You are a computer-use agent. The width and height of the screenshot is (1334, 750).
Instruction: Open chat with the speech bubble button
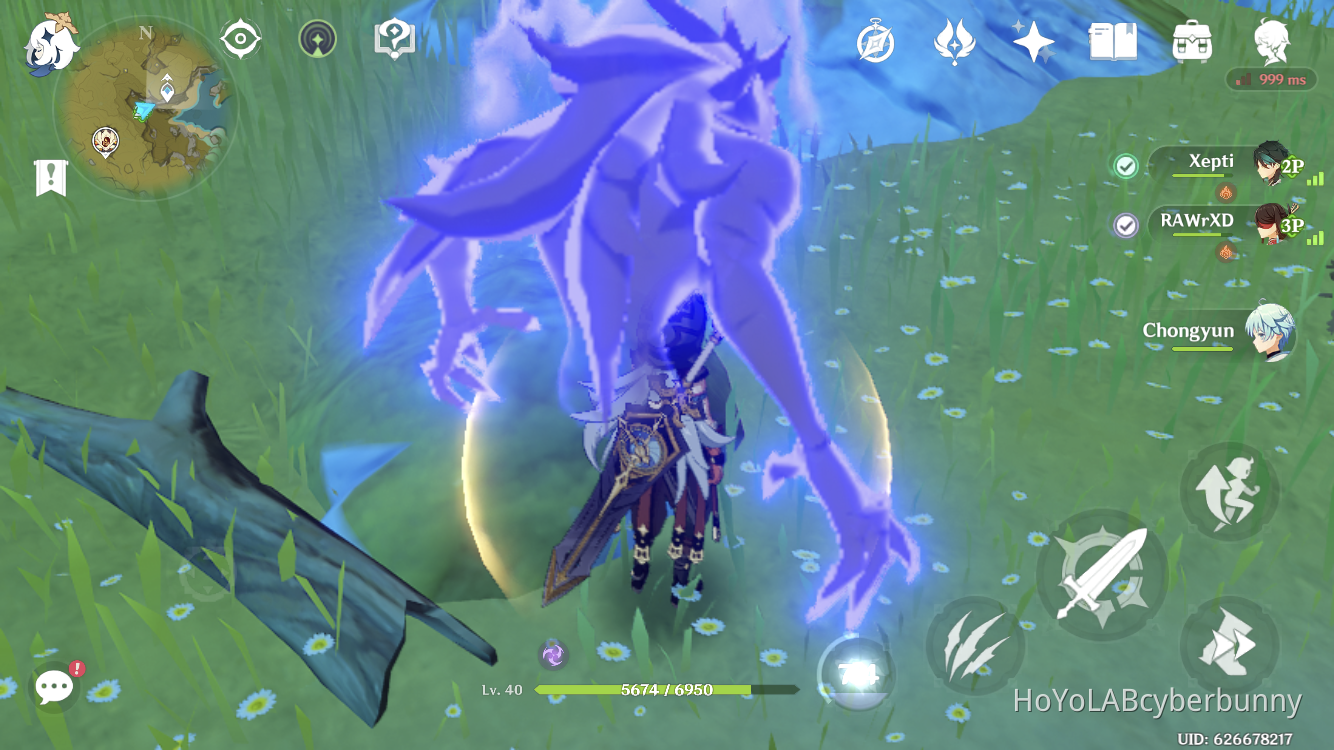[54, 686]
